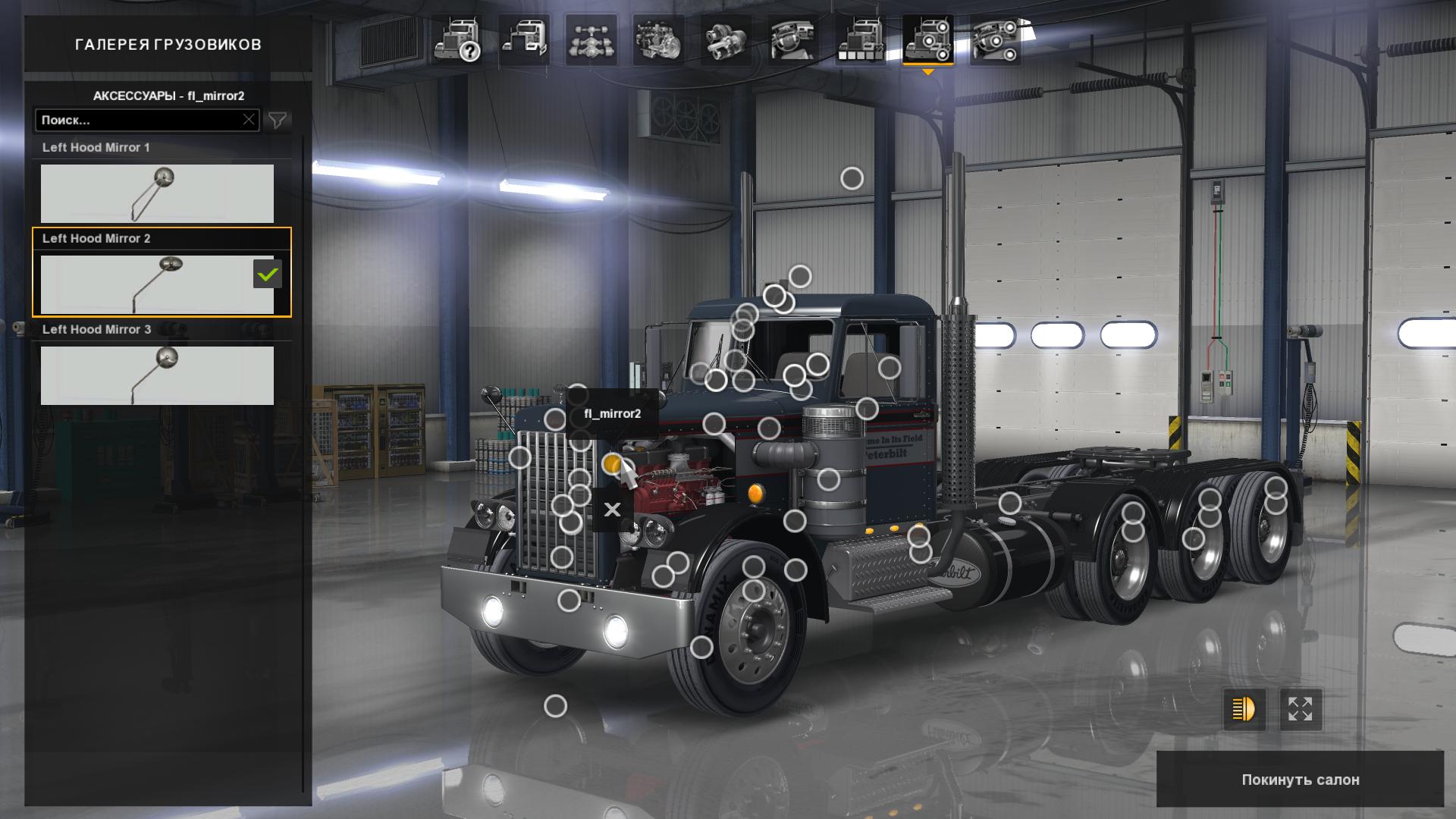Screen dimensions: 1456x819
Task: Open the chassis axle configuration tab
Action: [591, 40]
